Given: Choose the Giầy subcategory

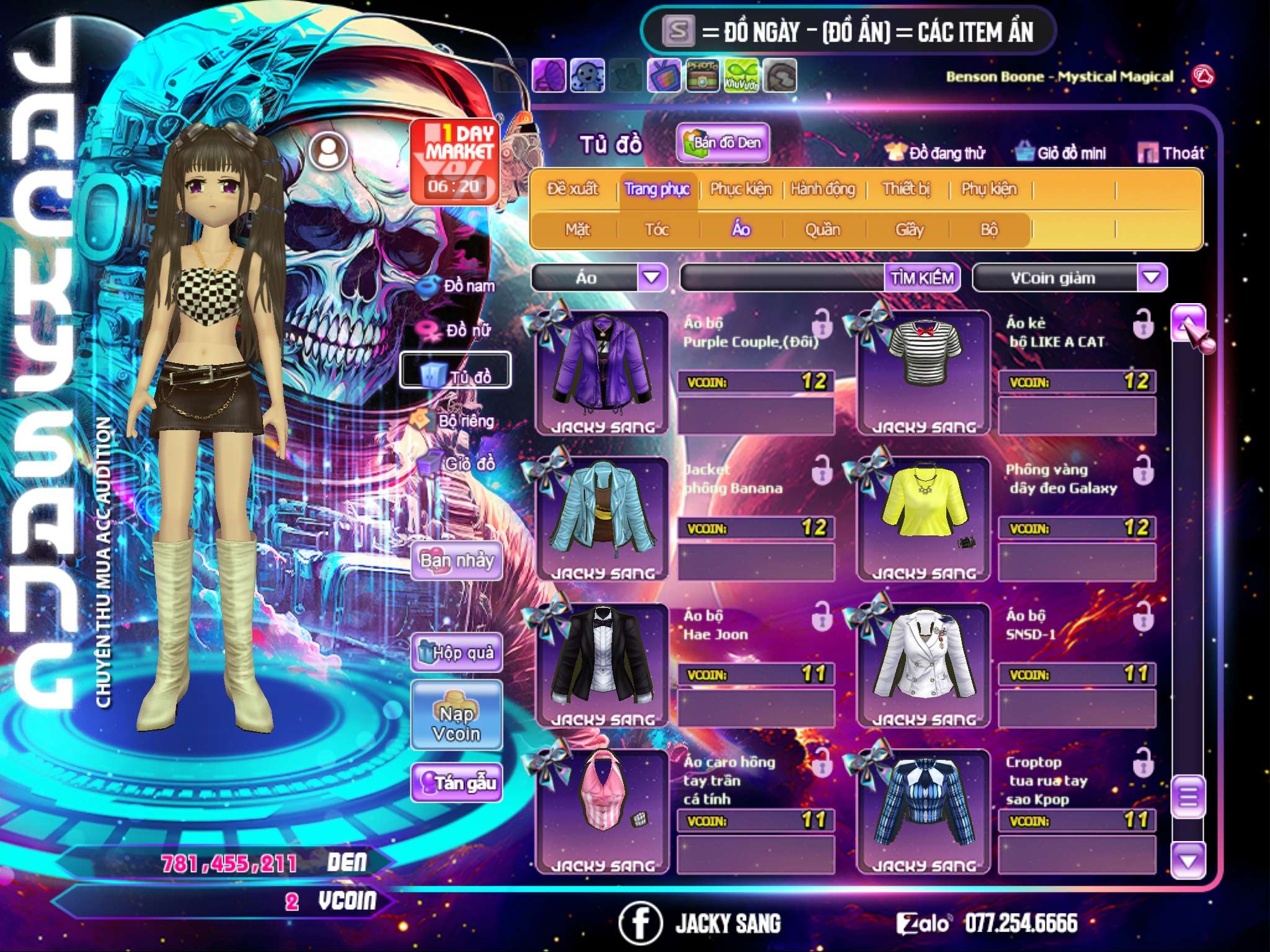Looking at the screenshot, I should coord(909,230).
